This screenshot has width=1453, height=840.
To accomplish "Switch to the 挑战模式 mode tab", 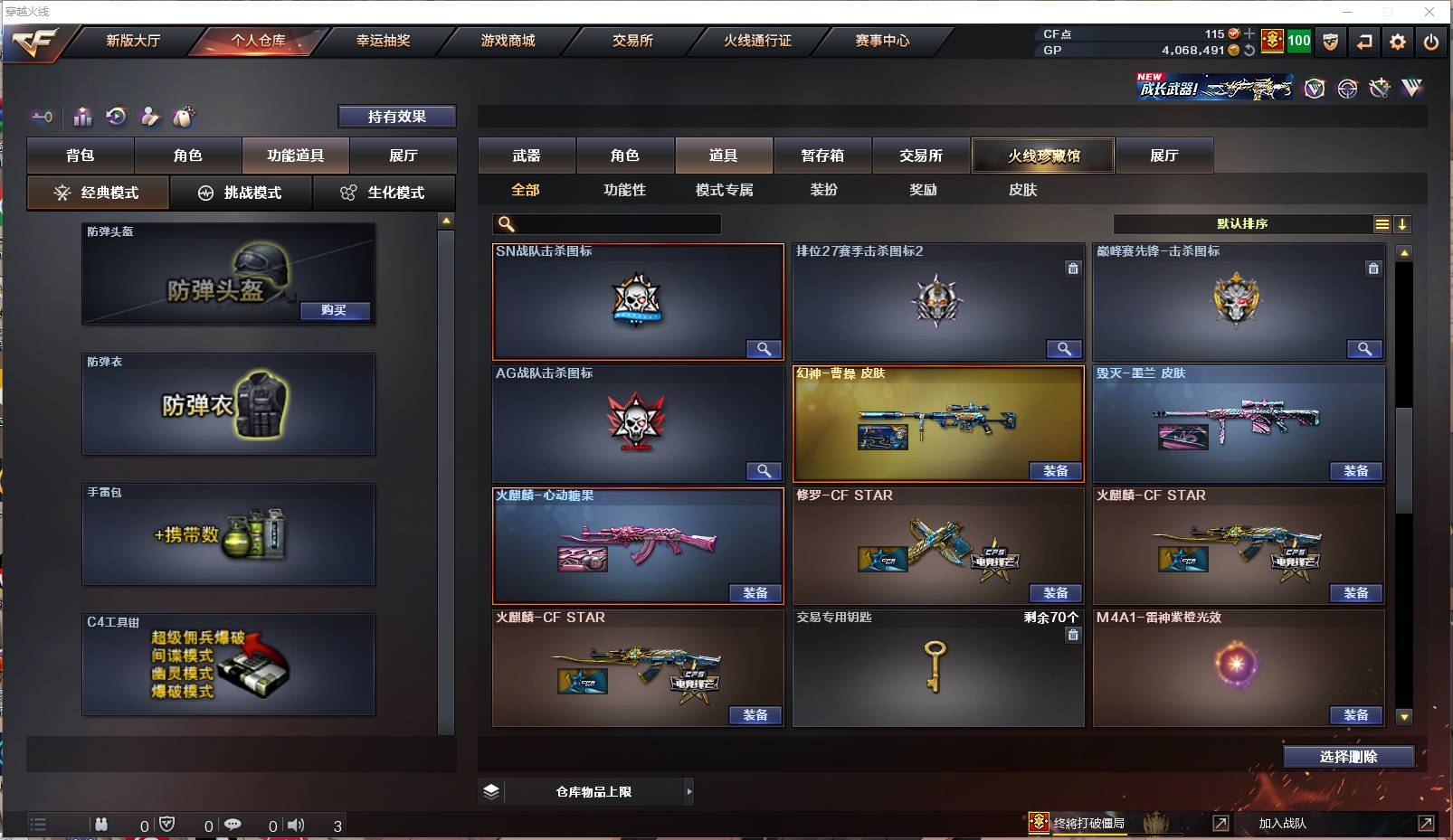I will pyautogui.click(x=241, y=193).
